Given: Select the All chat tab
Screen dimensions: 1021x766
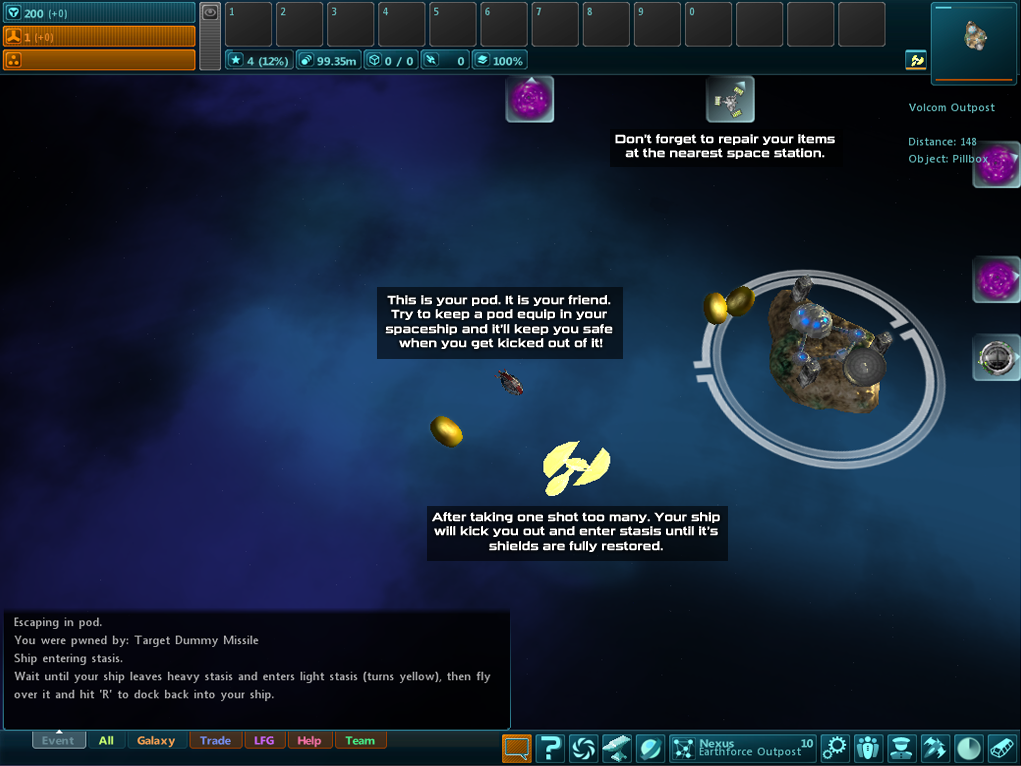Looking at the screenshot, I should (x=106, y=741).
